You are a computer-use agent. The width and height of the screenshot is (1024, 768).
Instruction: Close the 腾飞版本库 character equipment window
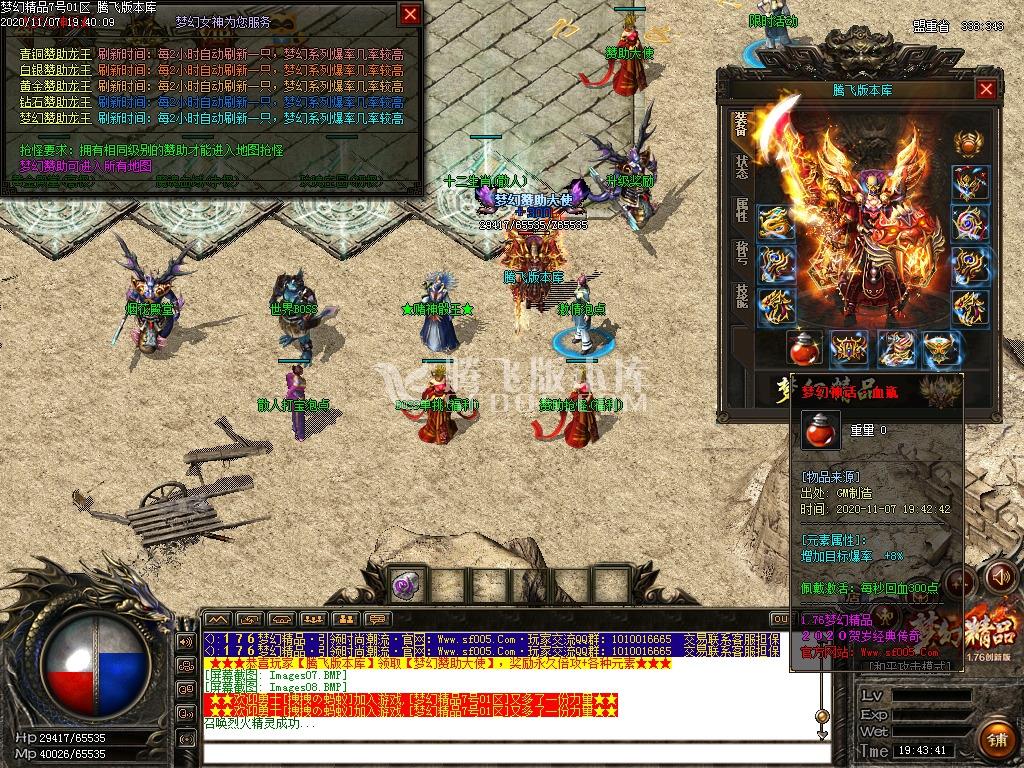coord(986,90)
